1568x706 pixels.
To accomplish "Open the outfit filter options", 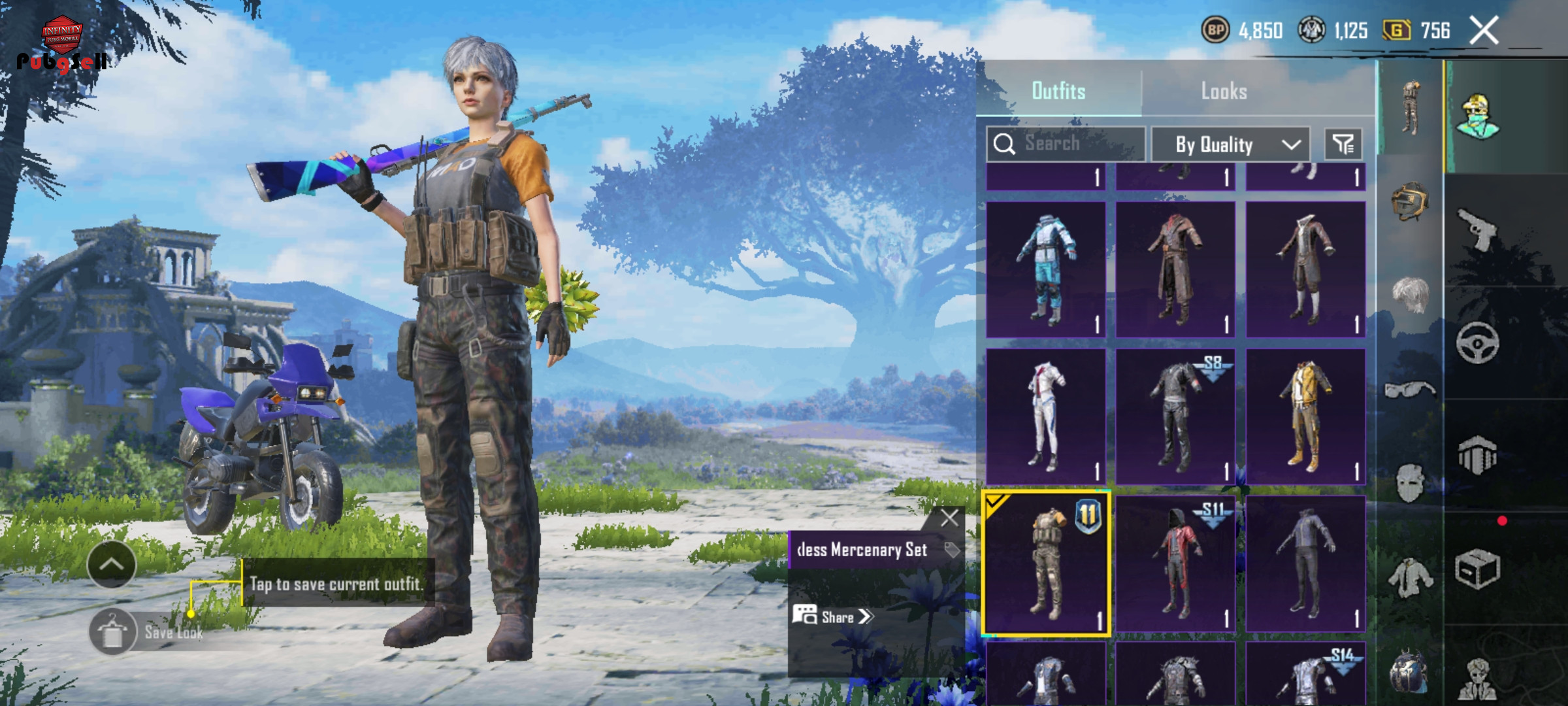I will [1343, 144].
